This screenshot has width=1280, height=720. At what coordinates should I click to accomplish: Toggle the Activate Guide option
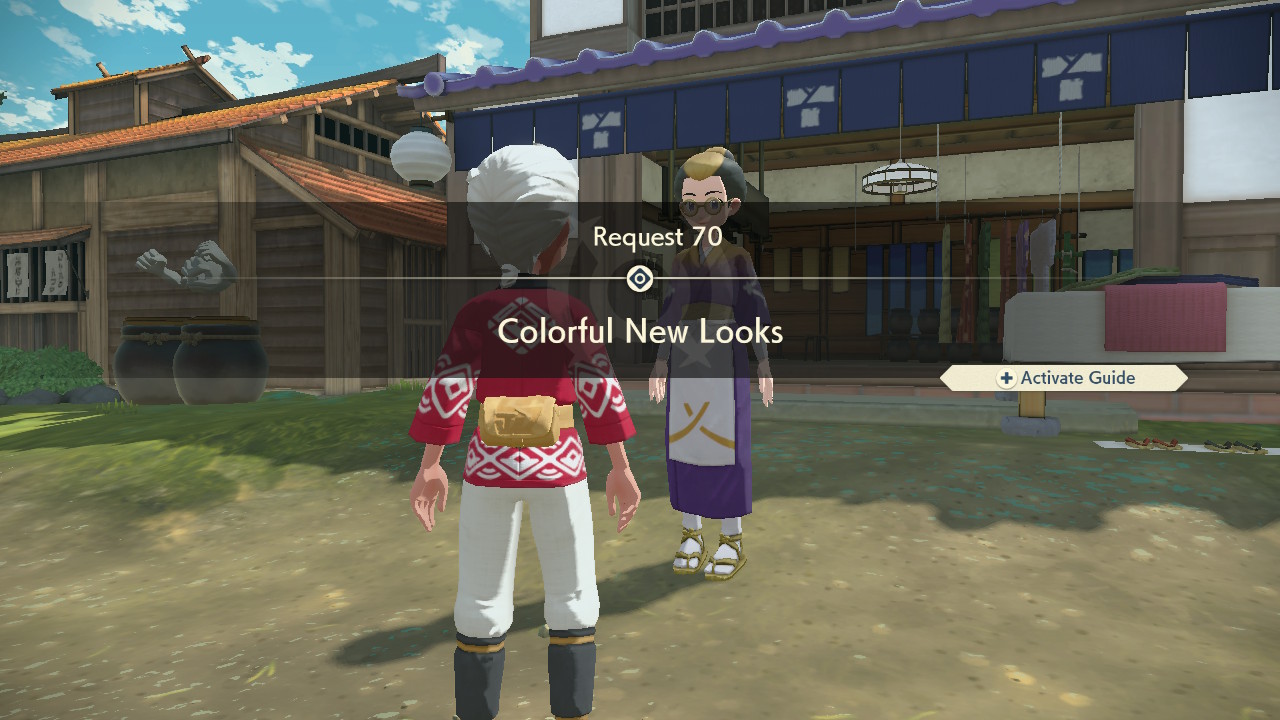tap(1066, 378)
